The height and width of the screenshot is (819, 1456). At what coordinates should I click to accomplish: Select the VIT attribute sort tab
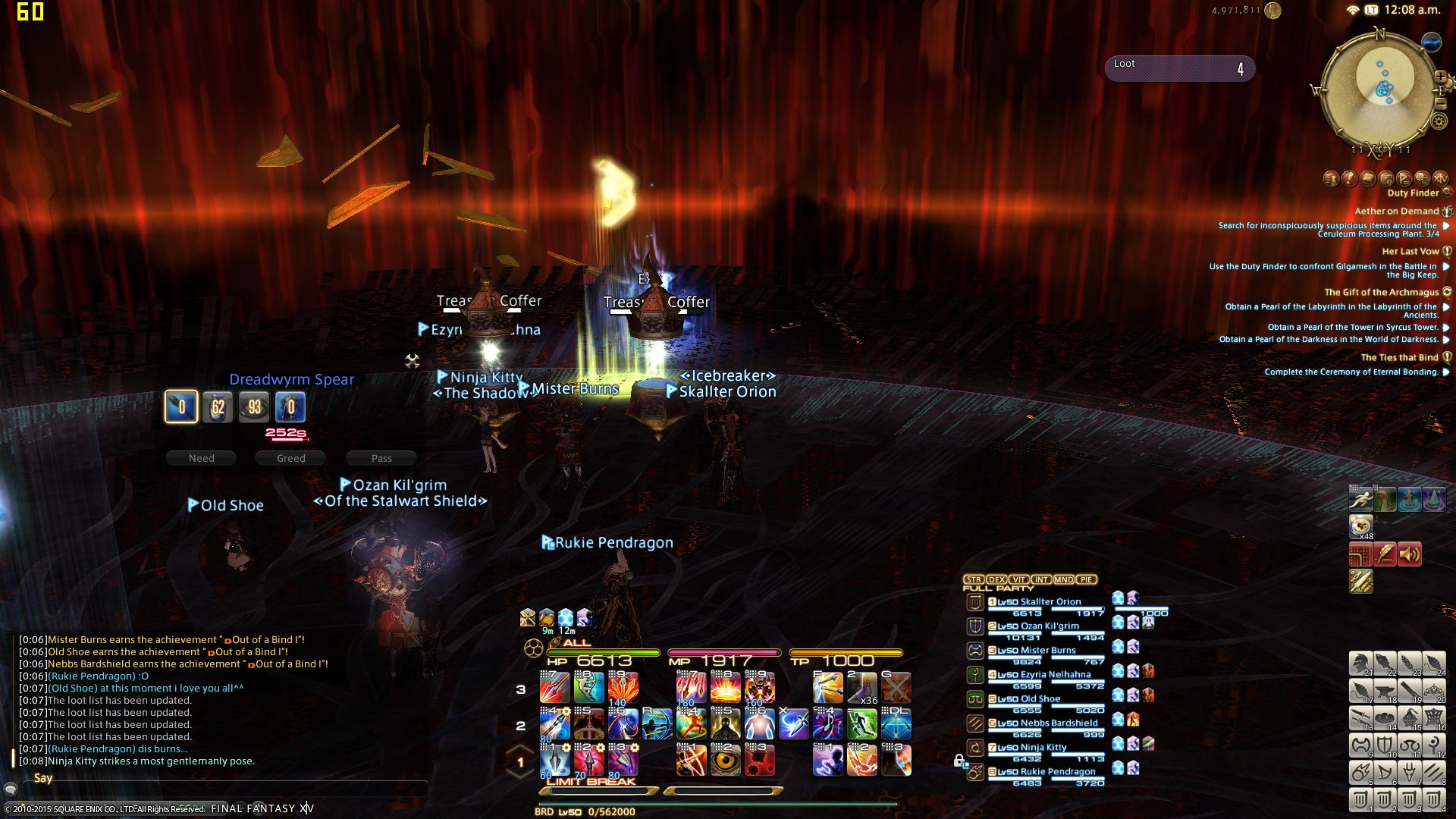click(x=1018, y=579)
